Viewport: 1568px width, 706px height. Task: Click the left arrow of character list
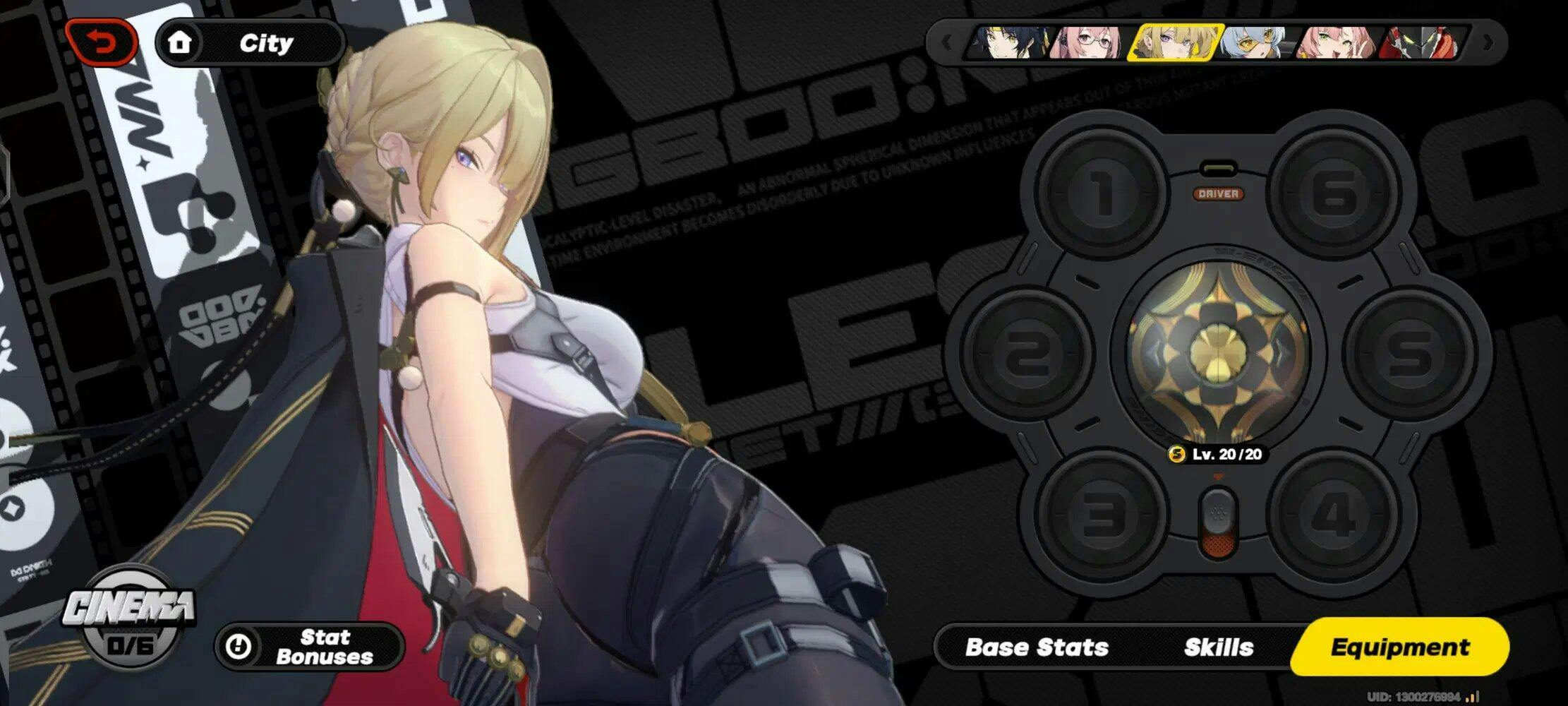(947, 43)
